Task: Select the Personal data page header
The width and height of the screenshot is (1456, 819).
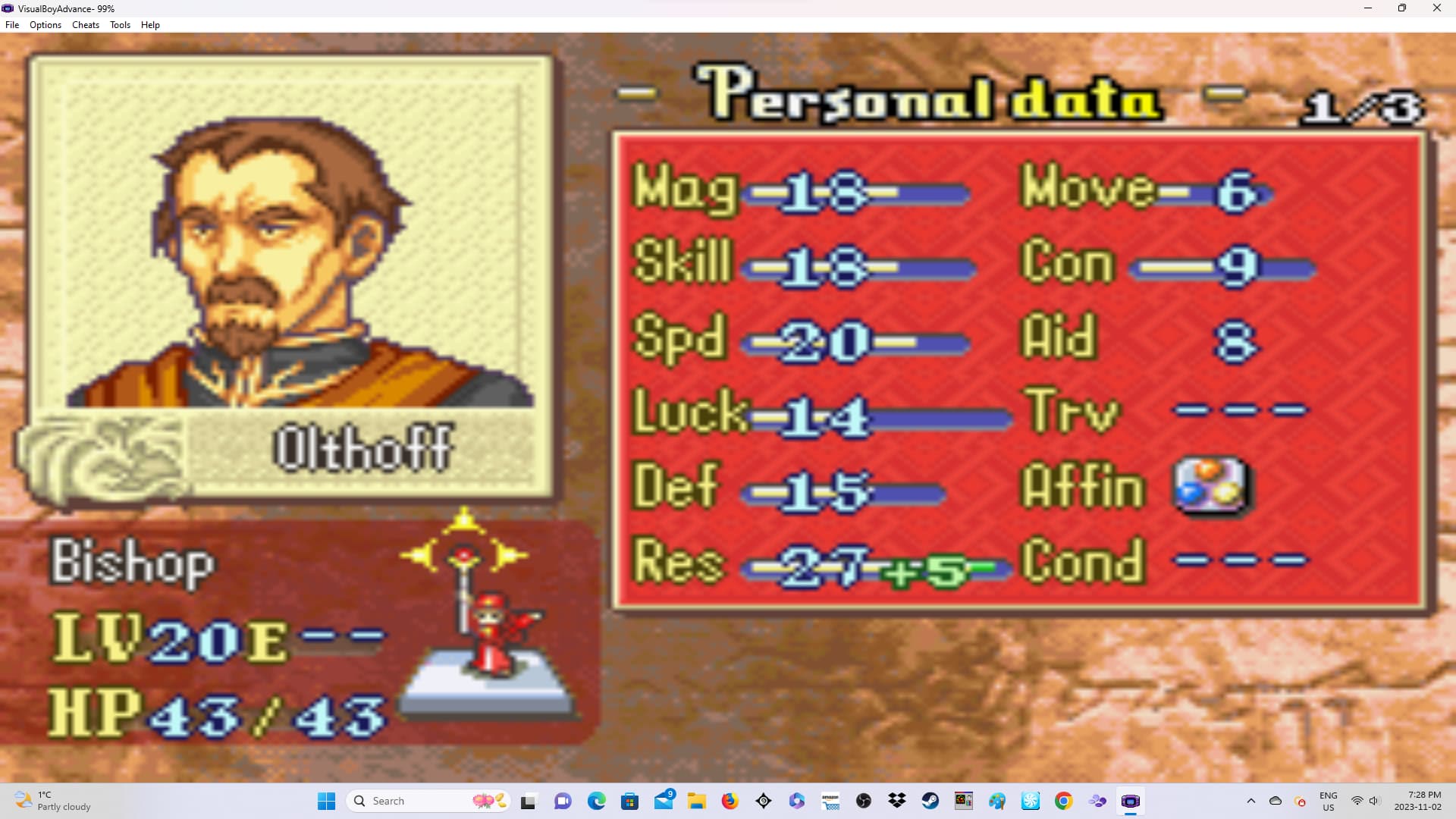Action: (929, 96)
